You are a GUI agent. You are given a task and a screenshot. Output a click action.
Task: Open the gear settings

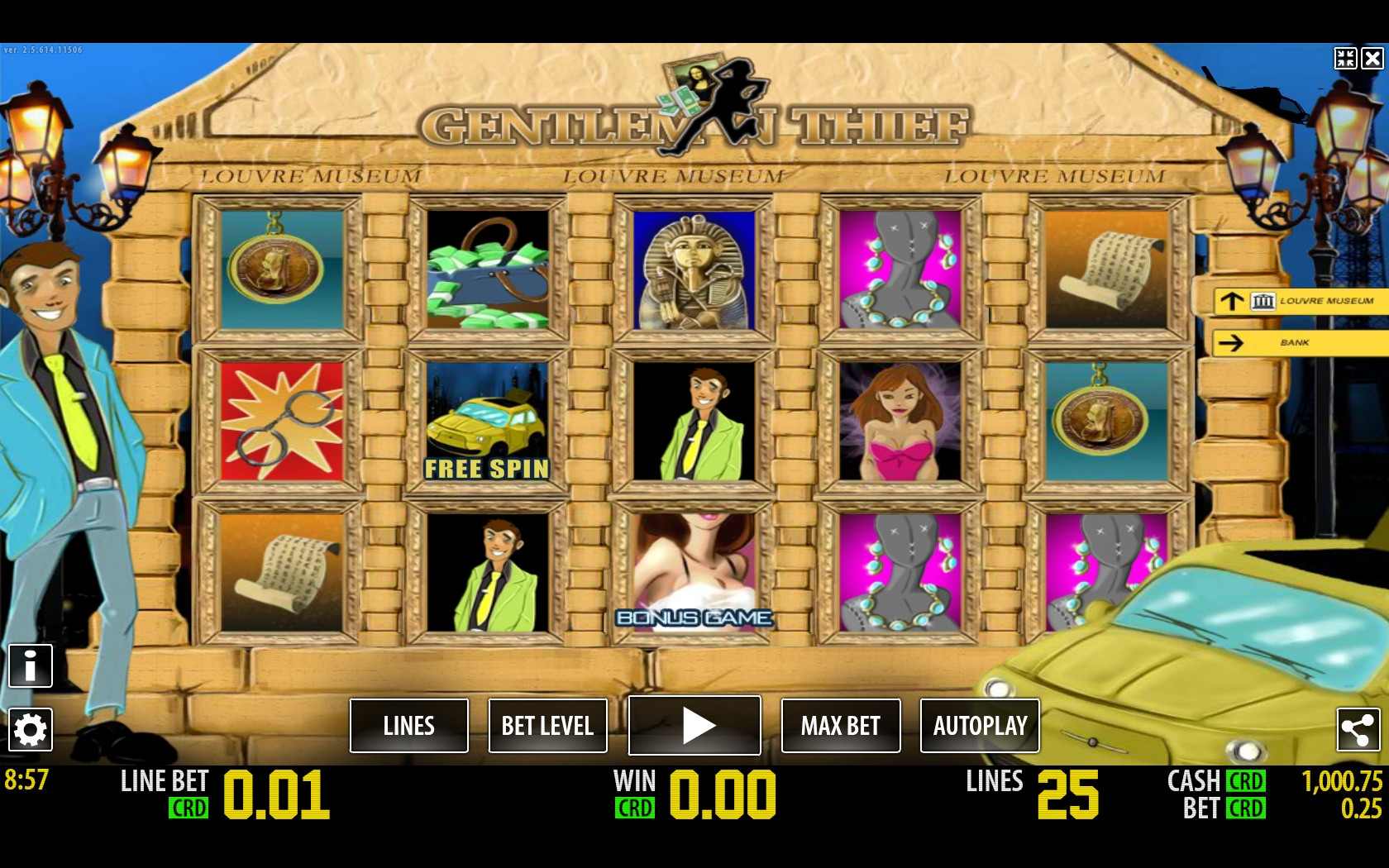31,730
